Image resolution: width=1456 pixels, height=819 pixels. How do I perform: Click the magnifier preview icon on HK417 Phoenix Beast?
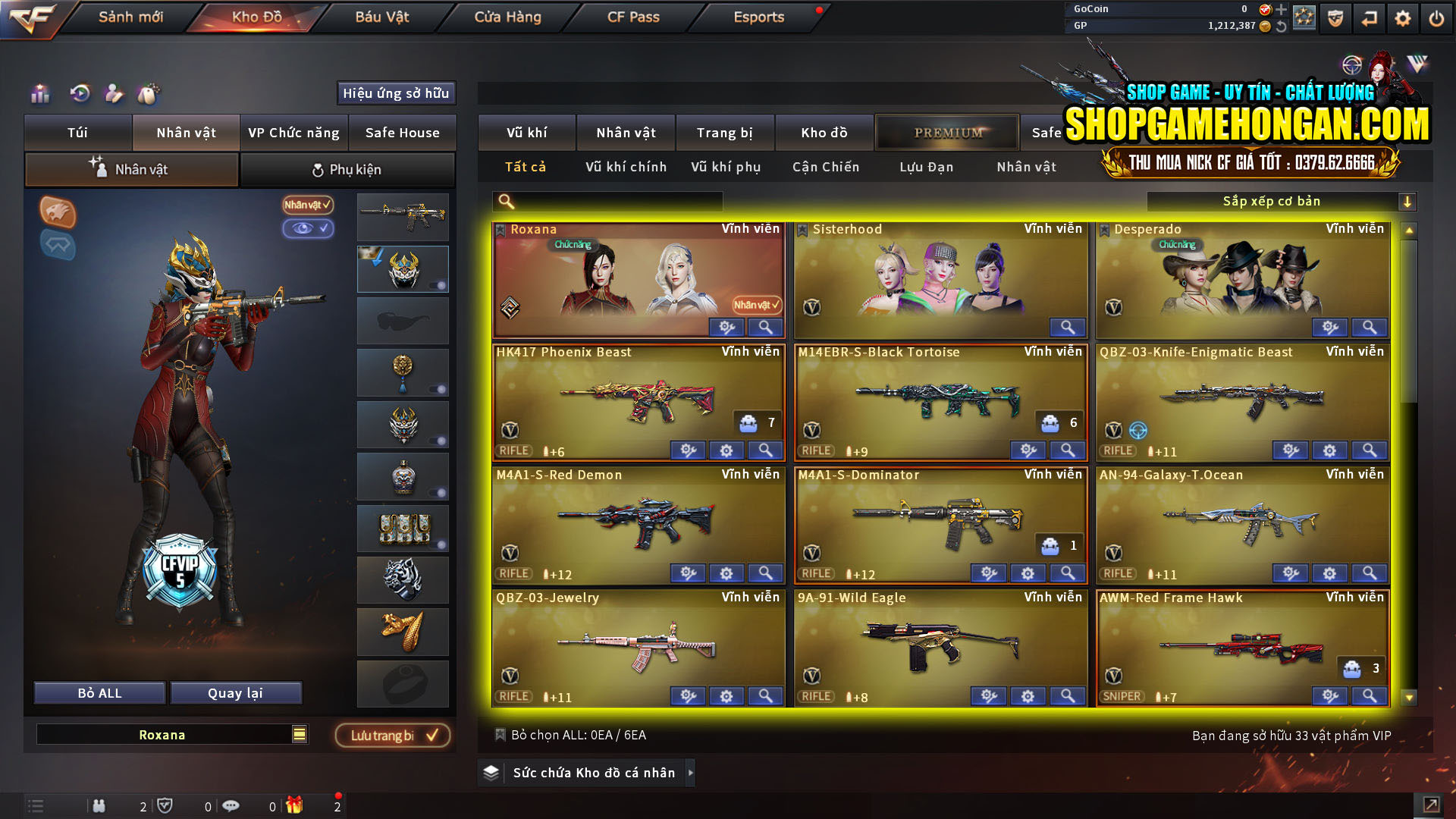coord(765,450)
